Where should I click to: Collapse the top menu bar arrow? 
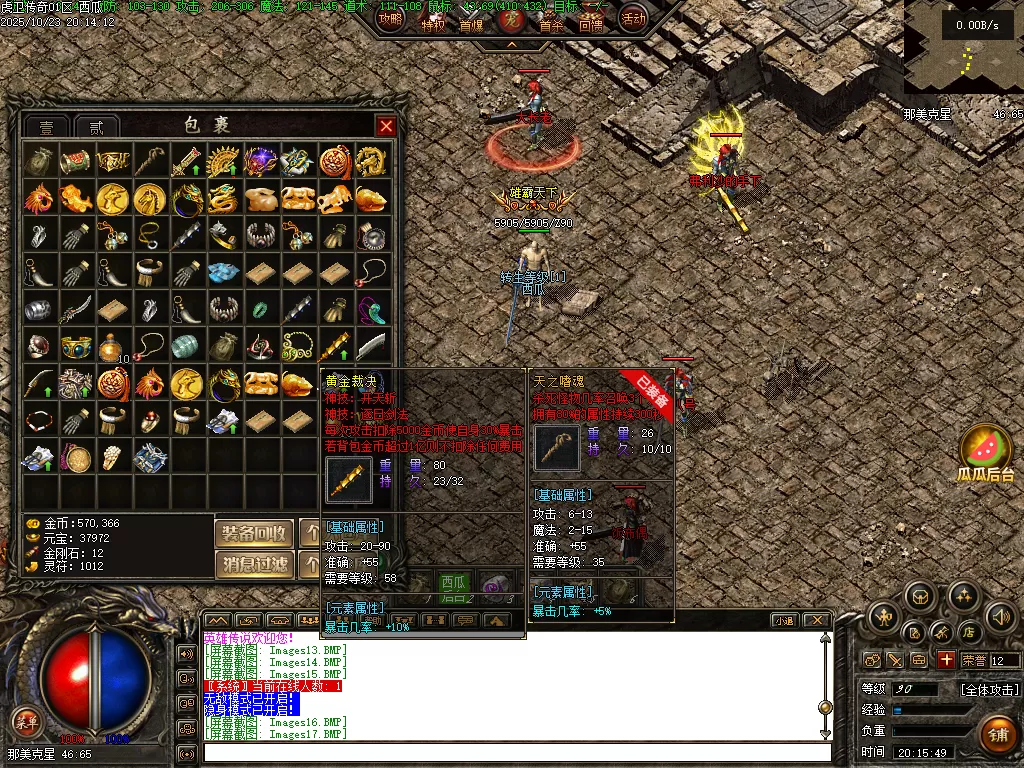point(511,45)
